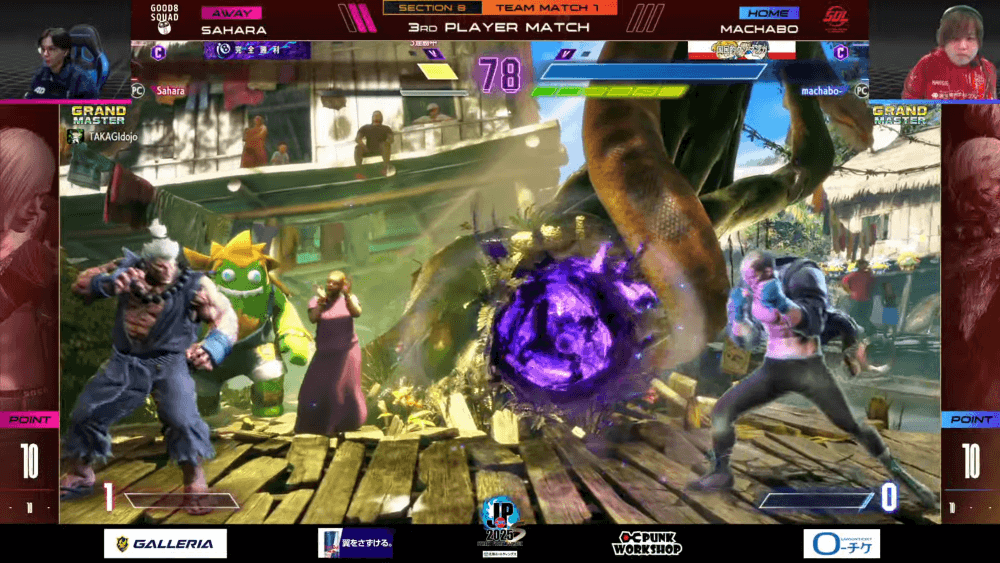Select Sahara's purple player title banner
1000x563 pixels.
tap(257, 49)
